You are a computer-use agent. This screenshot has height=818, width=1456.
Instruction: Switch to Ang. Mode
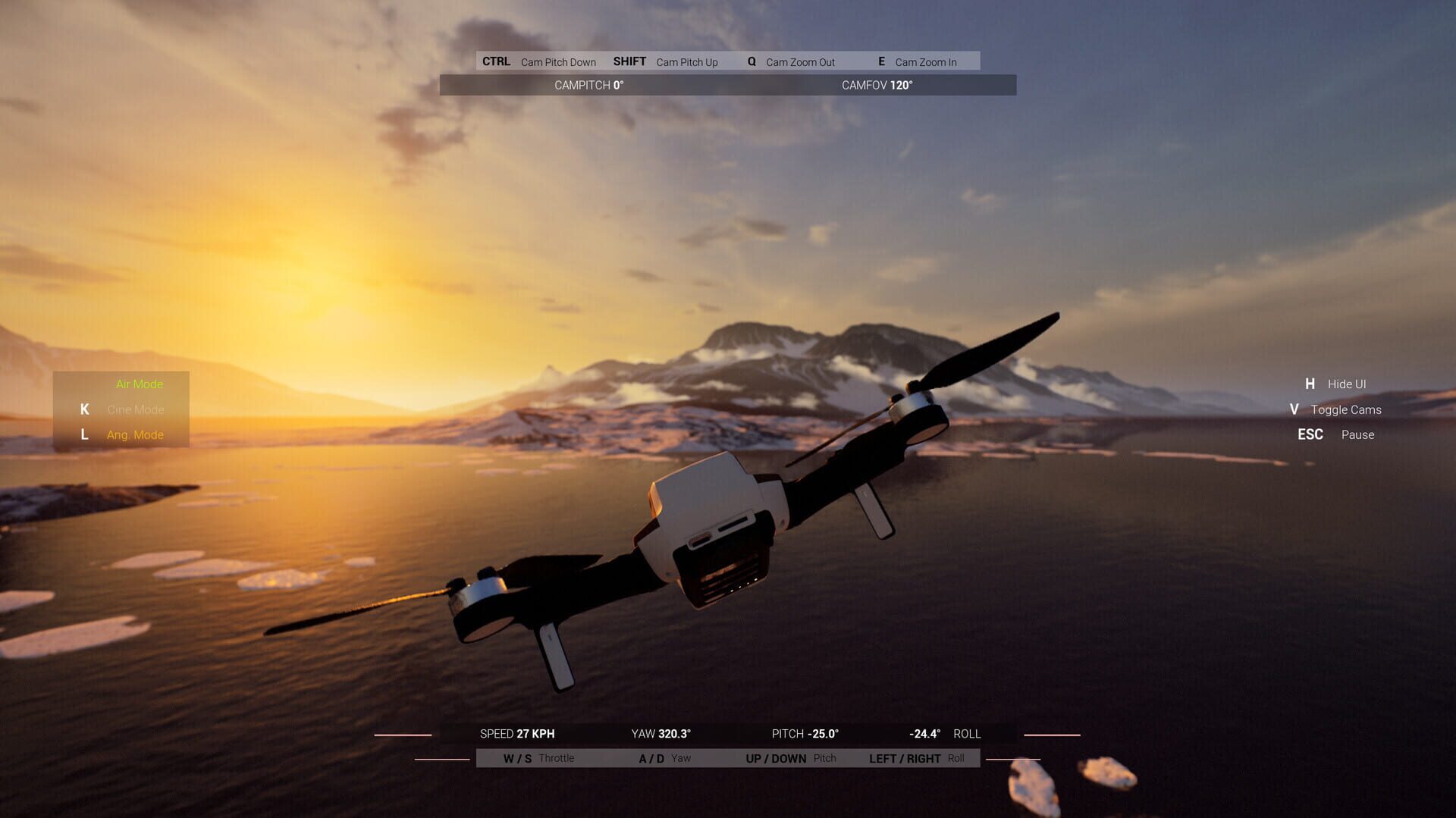pos(134,434)
